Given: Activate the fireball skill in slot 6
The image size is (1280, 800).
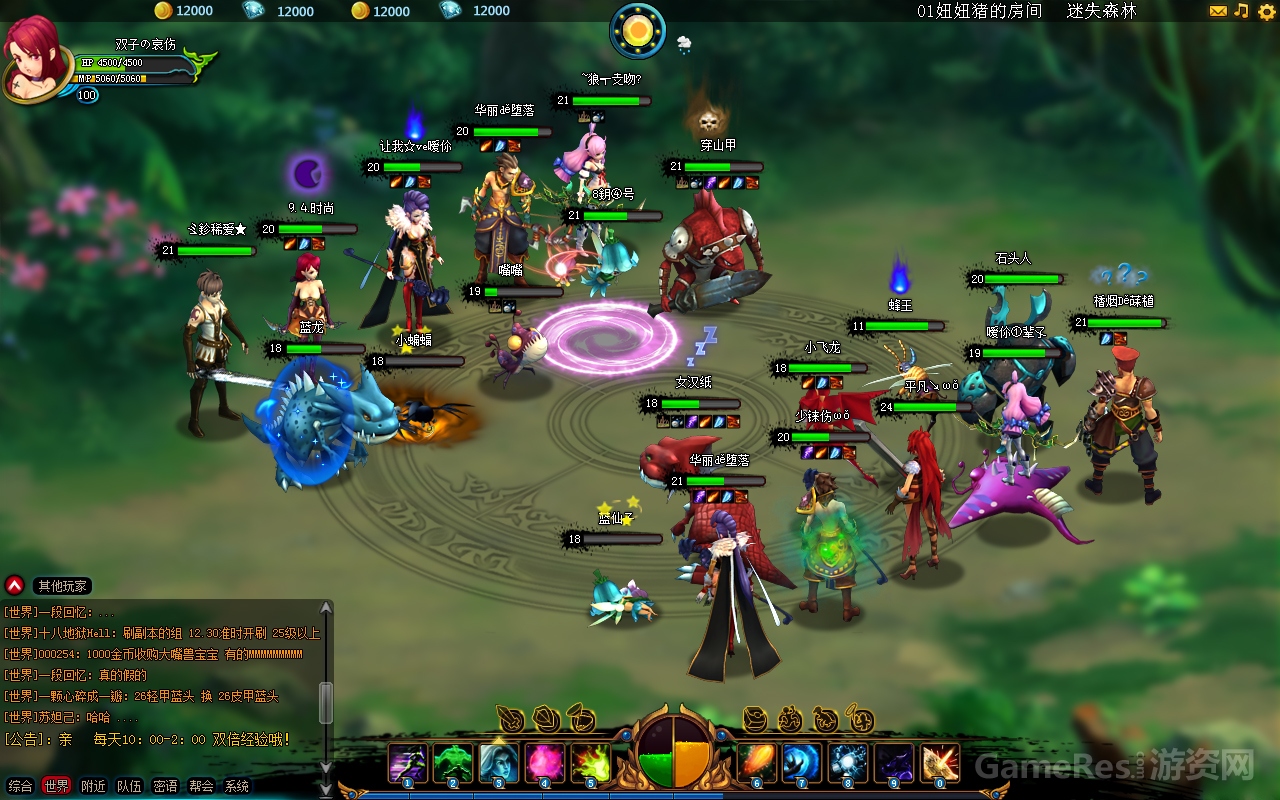Looking at the screenshot, I should [757, 763].
